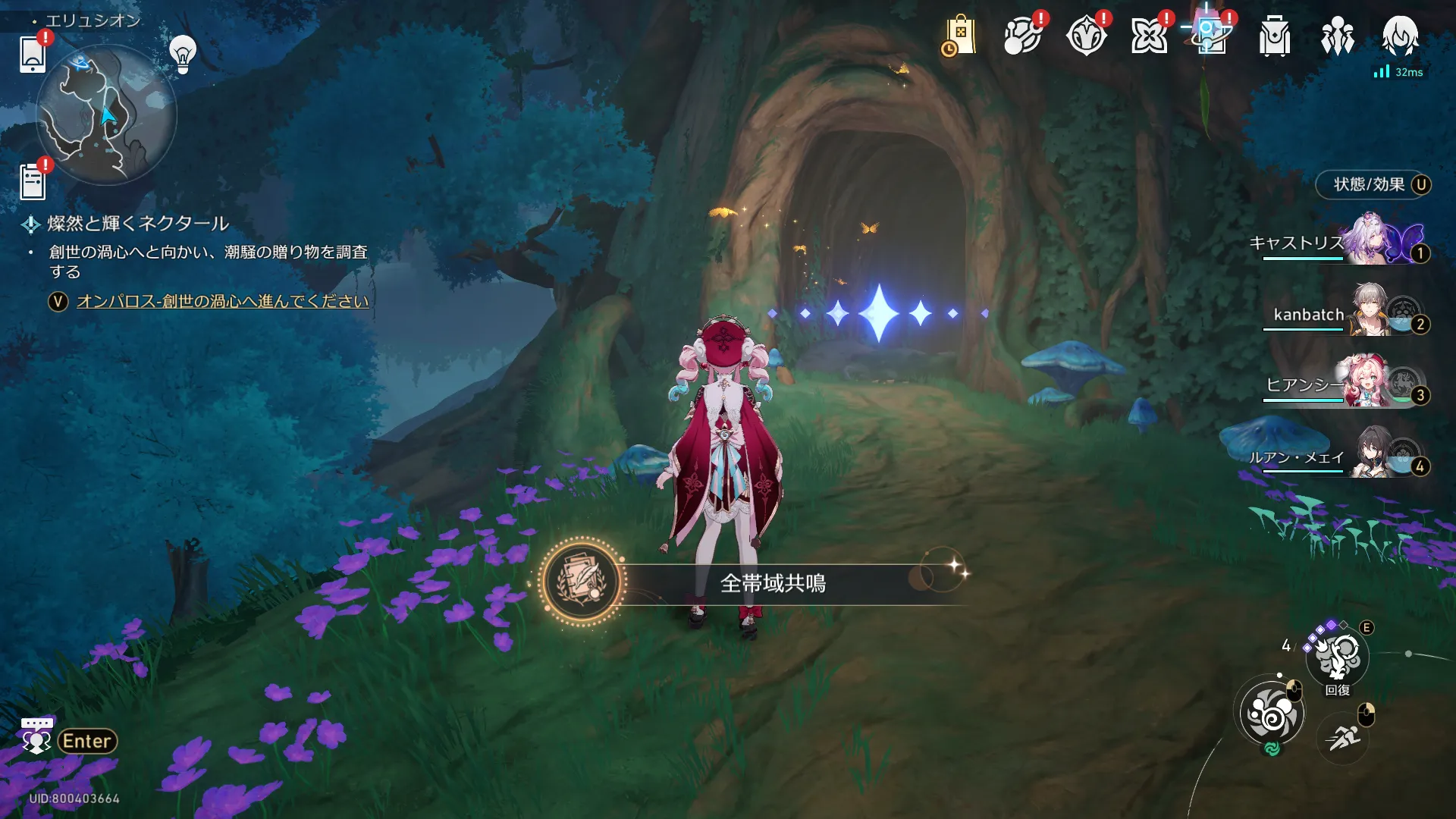Follow the オンパロス-創世の渦心 navigation link
Viewport: 1456px width, 819px height.
click(x=222, y=301)
